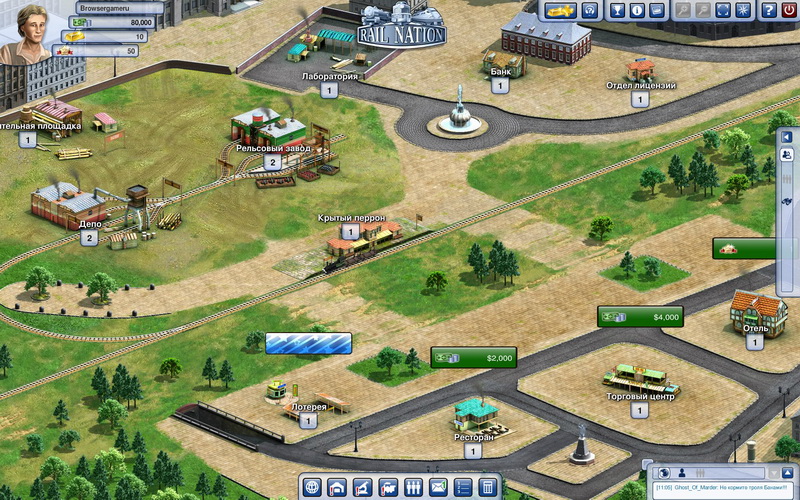Log out using the red power button
800x500 pixels.
coord(789,11)
